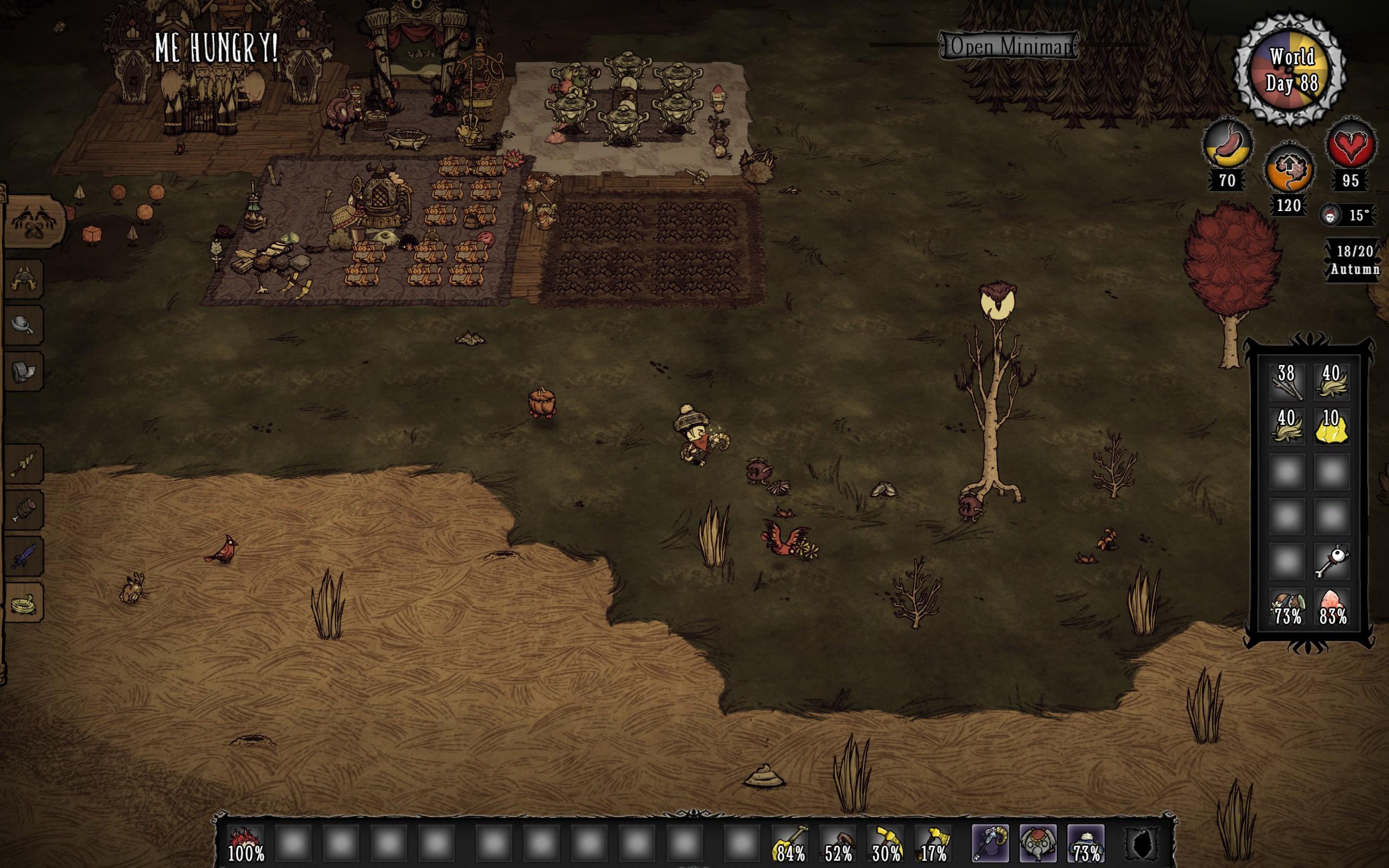Viewport: 1389px width, 868px height.
Task: Select the sewing kit recipe
Action: tap(24, 371)
